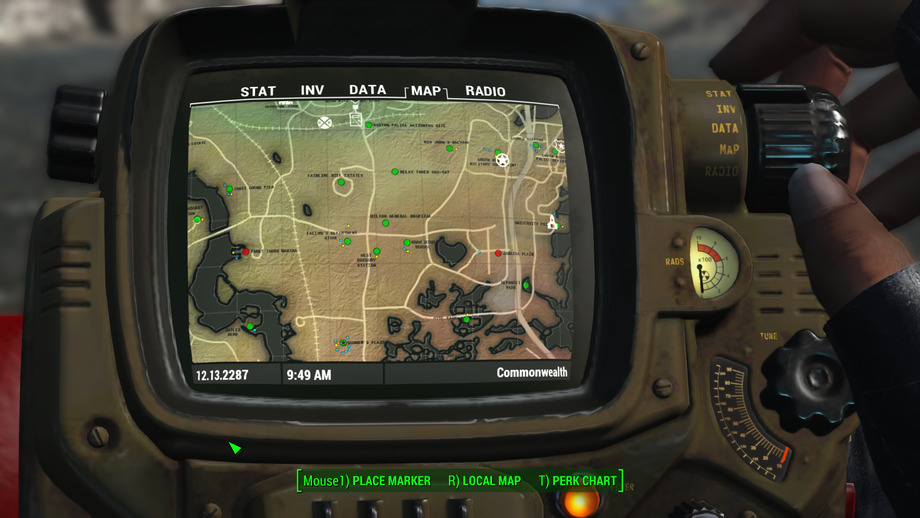The image size is (920, 518).
Task: Click the red Jamaica Plain marker
Action: point(499,253)
